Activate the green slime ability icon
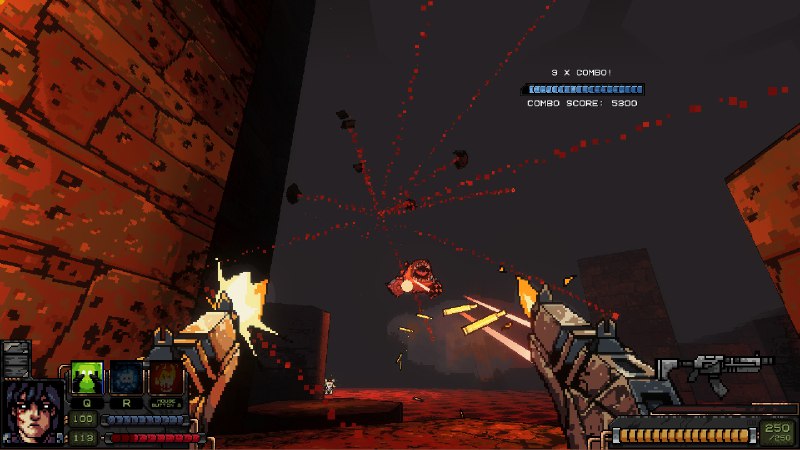800x450 pixels. click(87, 378)
